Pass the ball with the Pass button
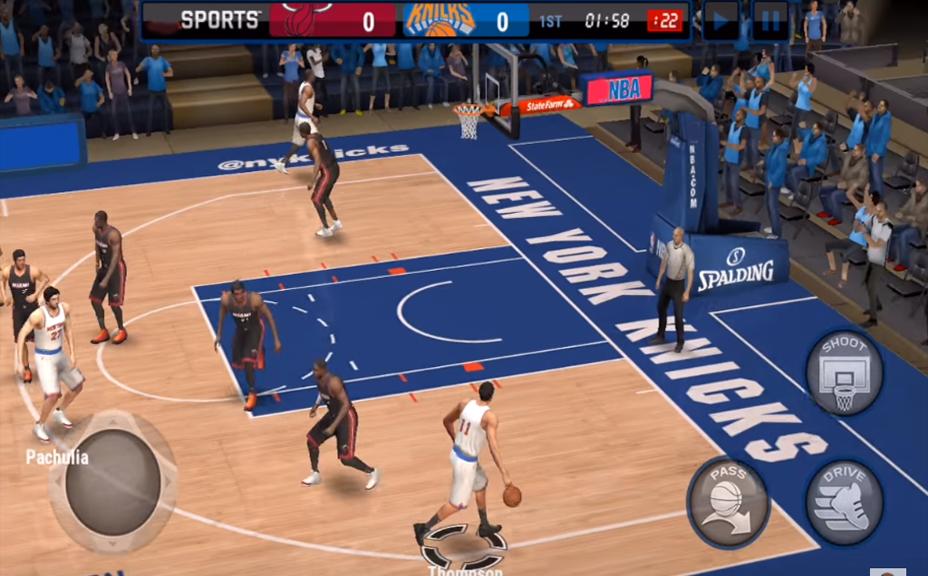928x576 pixels. 727,501
